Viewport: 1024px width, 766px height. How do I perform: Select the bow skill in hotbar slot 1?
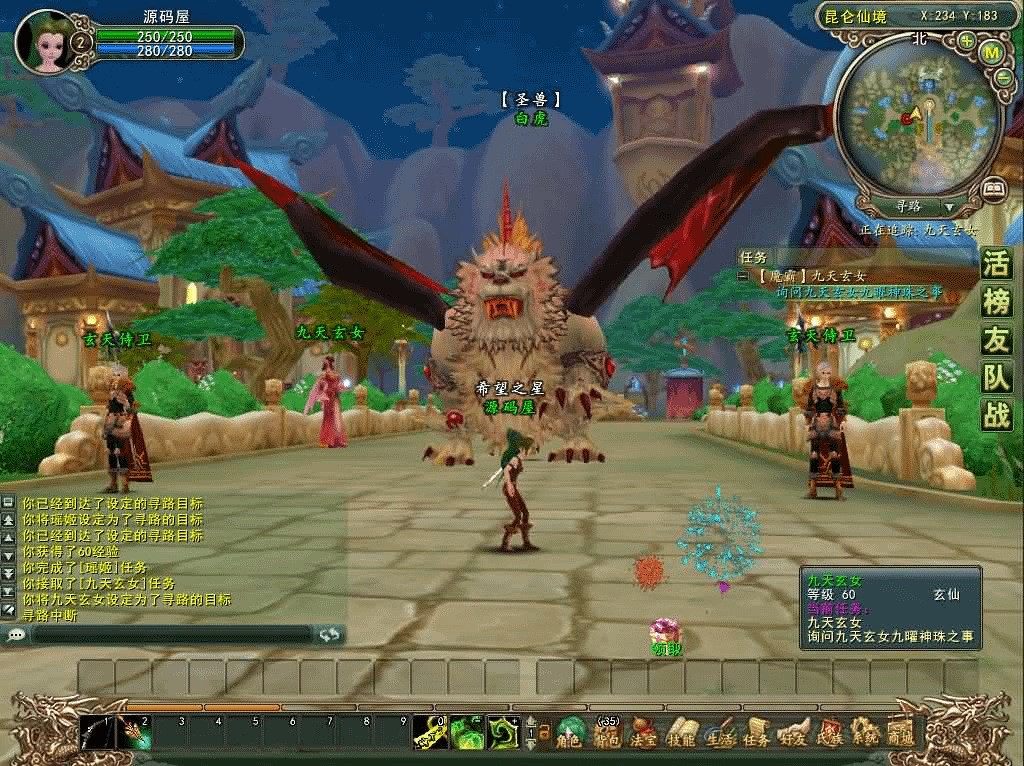coord(98,734)
